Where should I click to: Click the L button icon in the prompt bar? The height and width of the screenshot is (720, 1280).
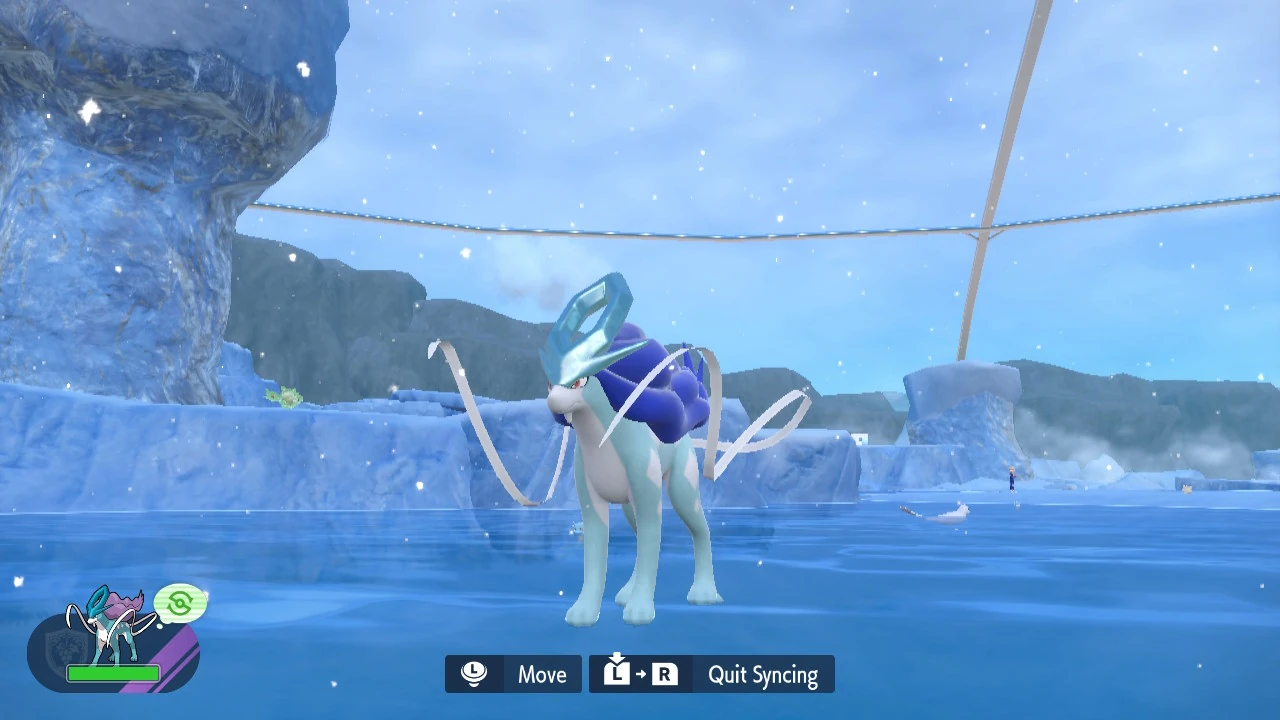[616, 678]
